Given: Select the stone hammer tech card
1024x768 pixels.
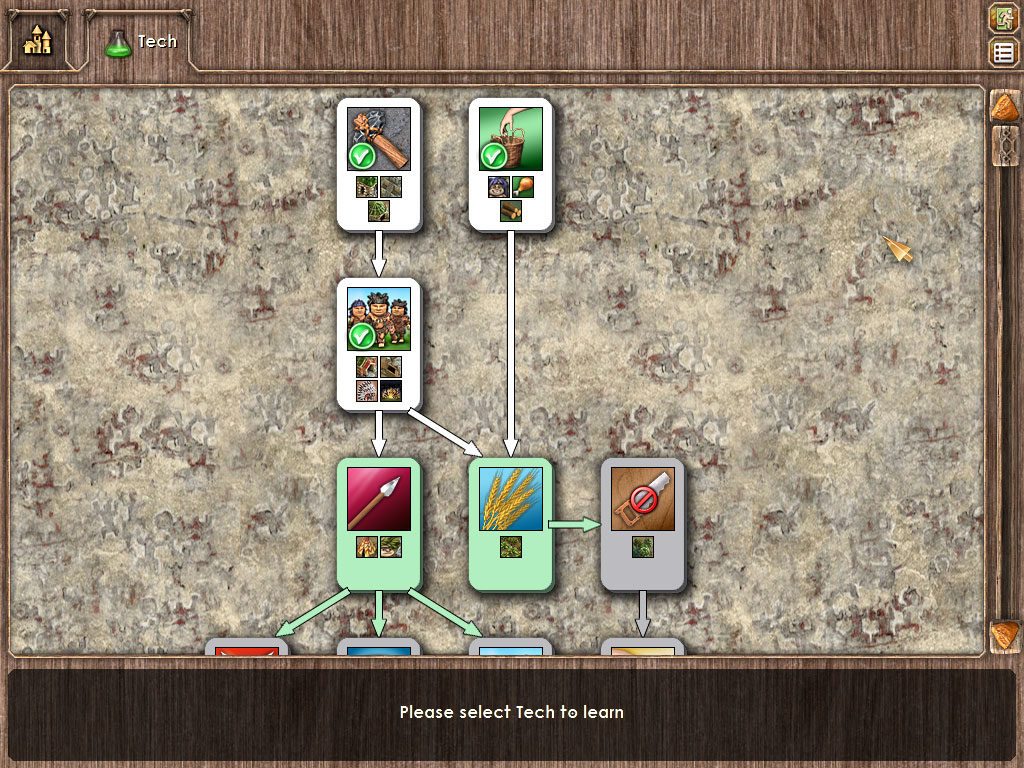Looking at the screenshot, I should (x=379, y=165).
